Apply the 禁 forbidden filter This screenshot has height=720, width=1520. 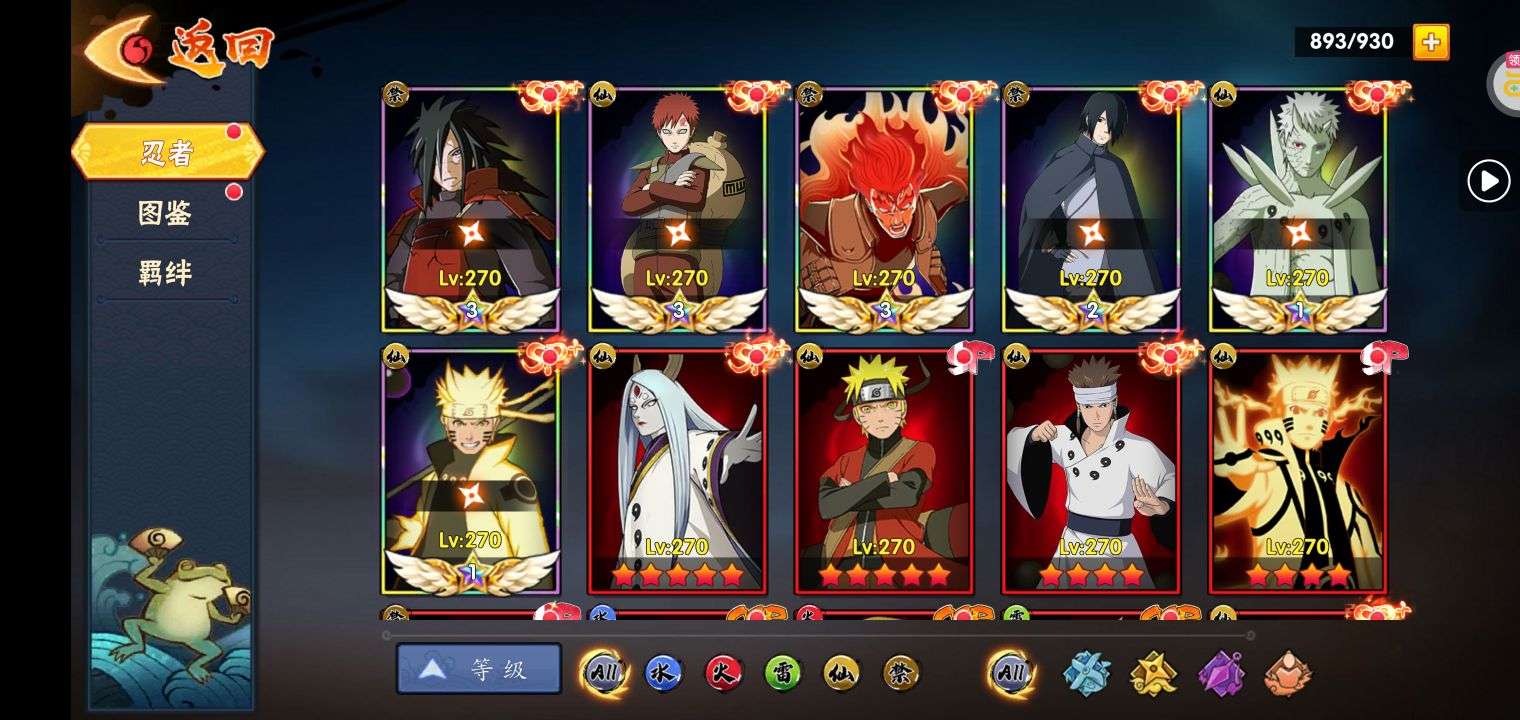point(901,673)
